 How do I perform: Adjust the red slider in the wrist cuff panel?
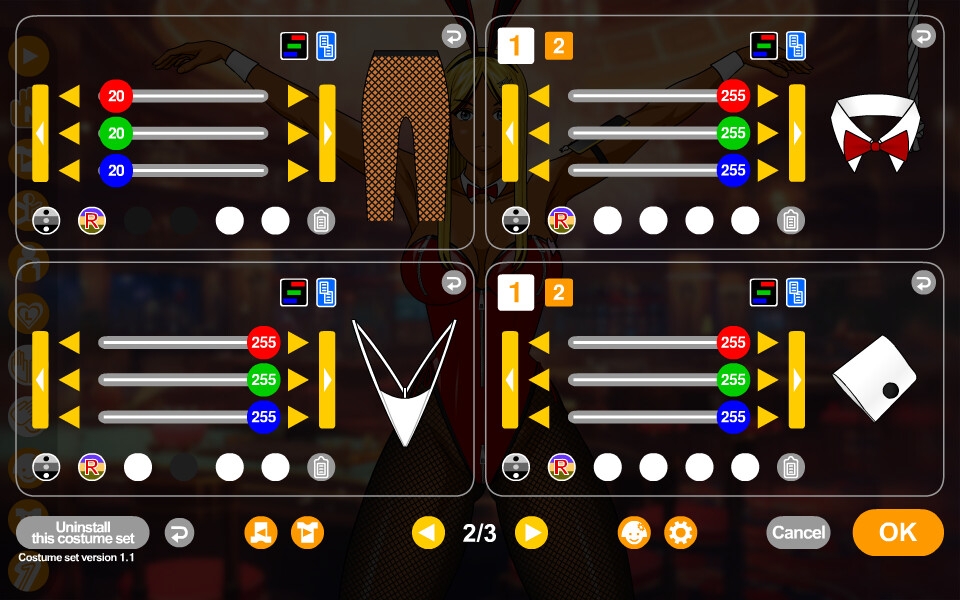[733, 342]
